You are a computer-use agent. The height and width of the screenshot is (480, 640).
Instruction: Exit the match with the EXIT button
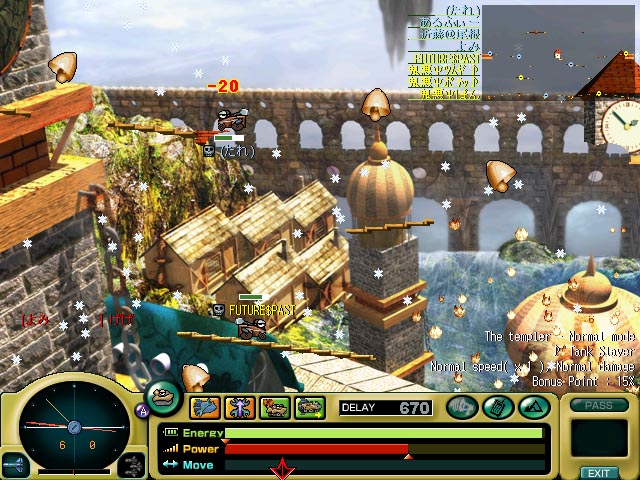pos(598,472)
